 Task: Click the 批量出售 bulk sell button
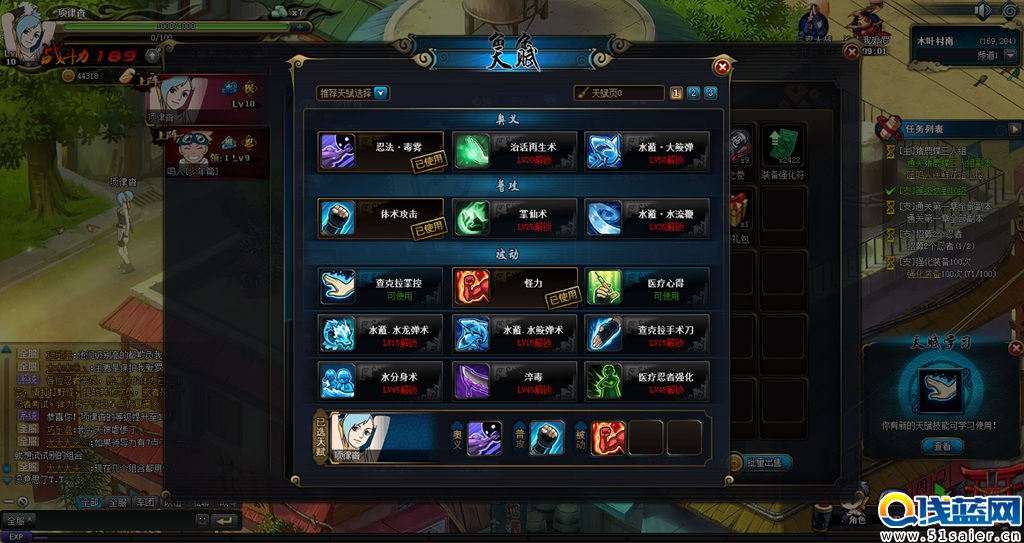(769, 462)
